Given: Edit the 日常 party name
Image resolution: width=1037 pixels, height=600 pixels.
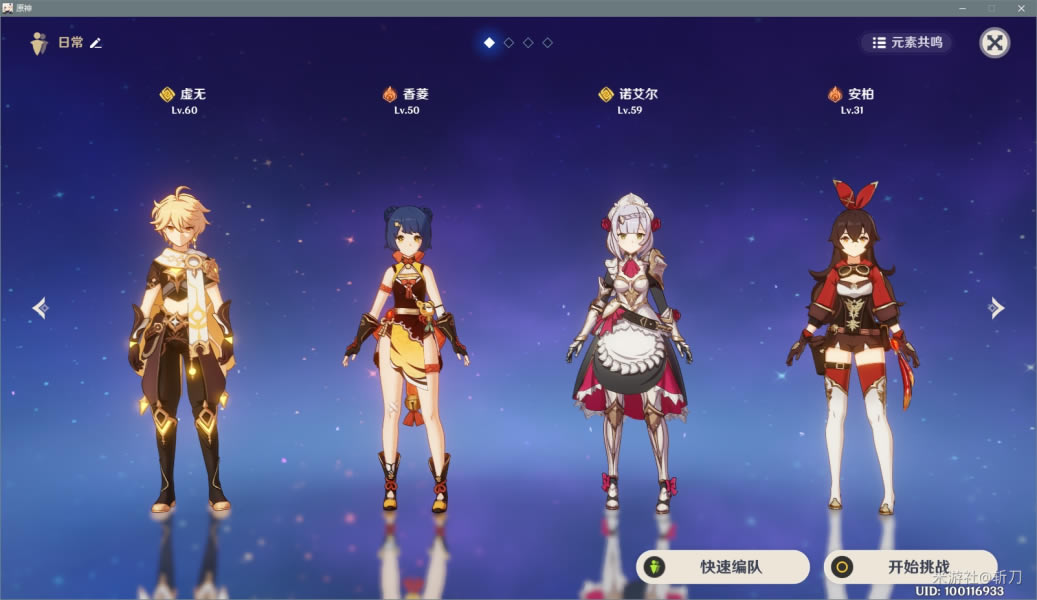Looking at the screenshot, I should point(96,43).
